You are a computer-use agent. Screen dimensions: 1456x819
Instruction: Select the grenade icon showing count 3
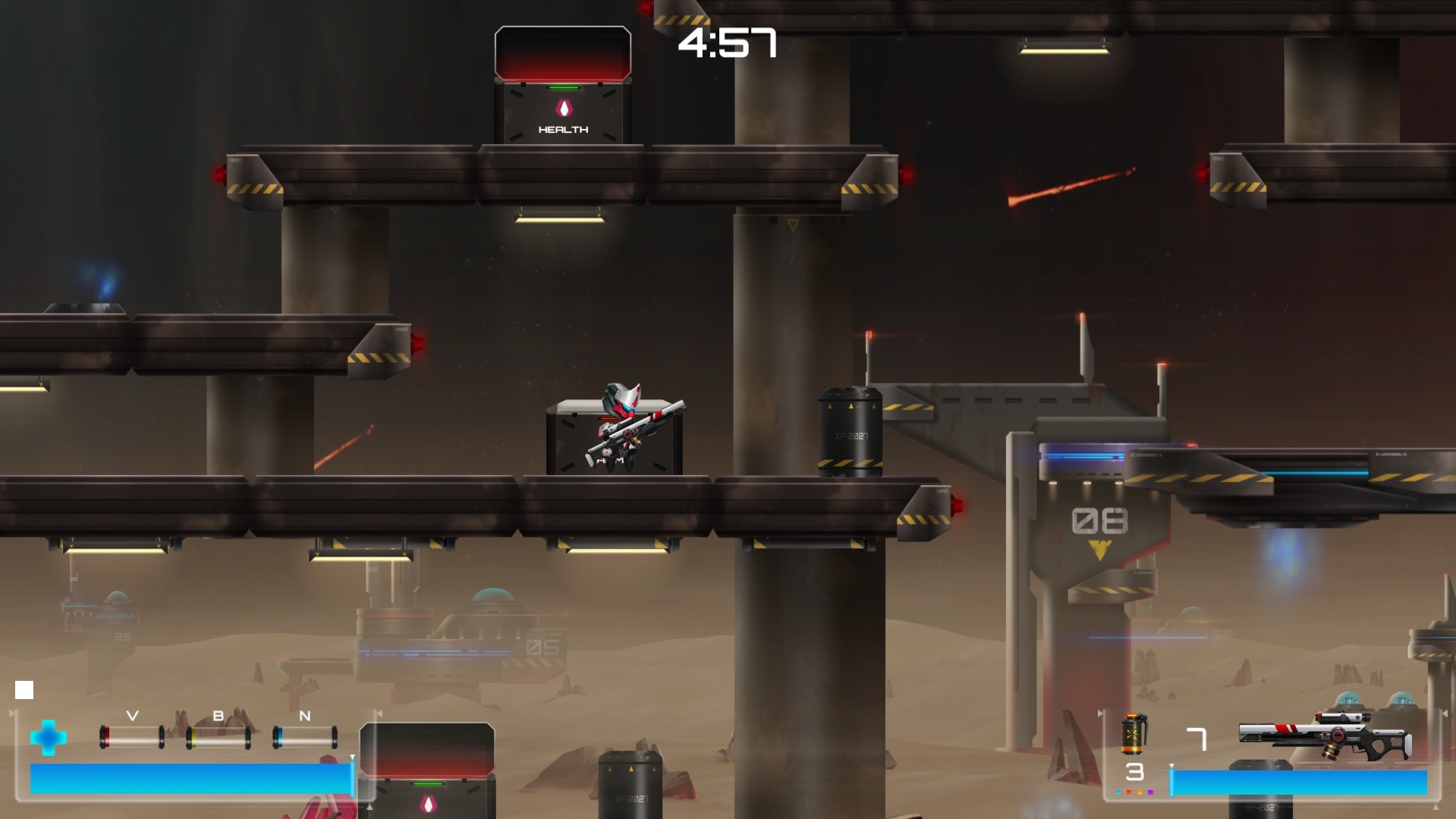[x=1134, y=733]
